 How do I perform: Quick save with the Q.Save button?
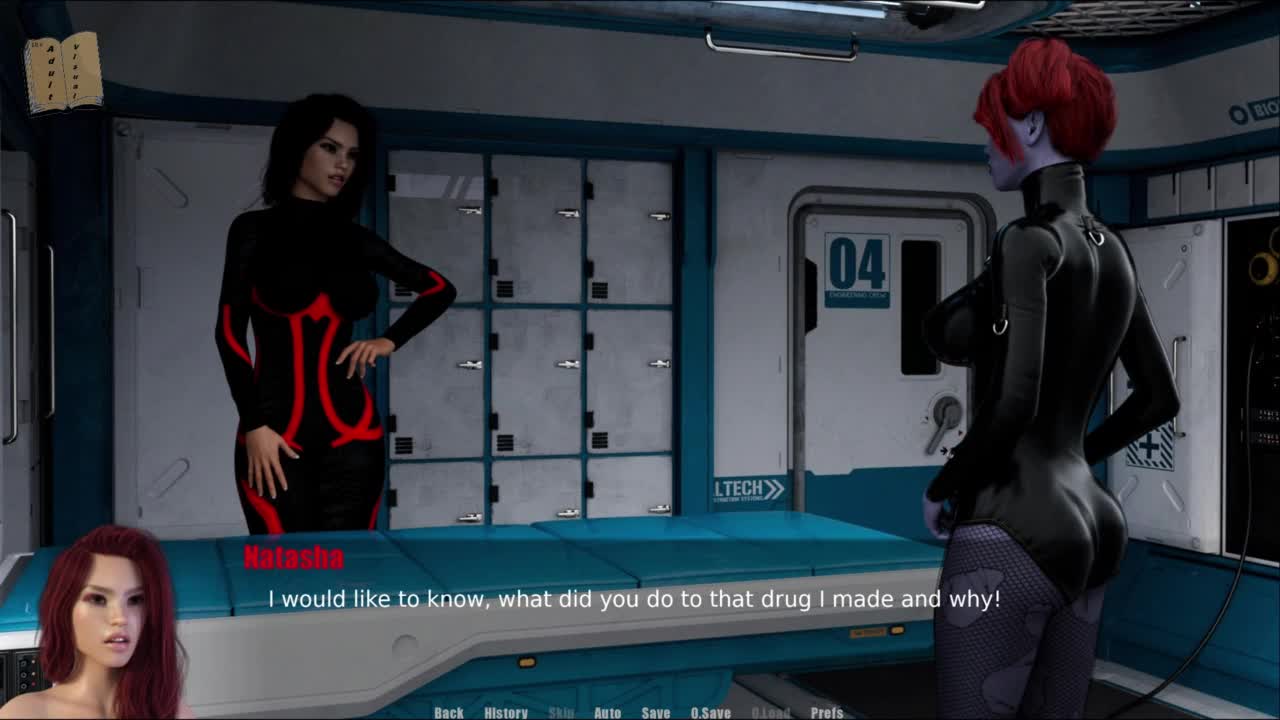coord(710,712)
